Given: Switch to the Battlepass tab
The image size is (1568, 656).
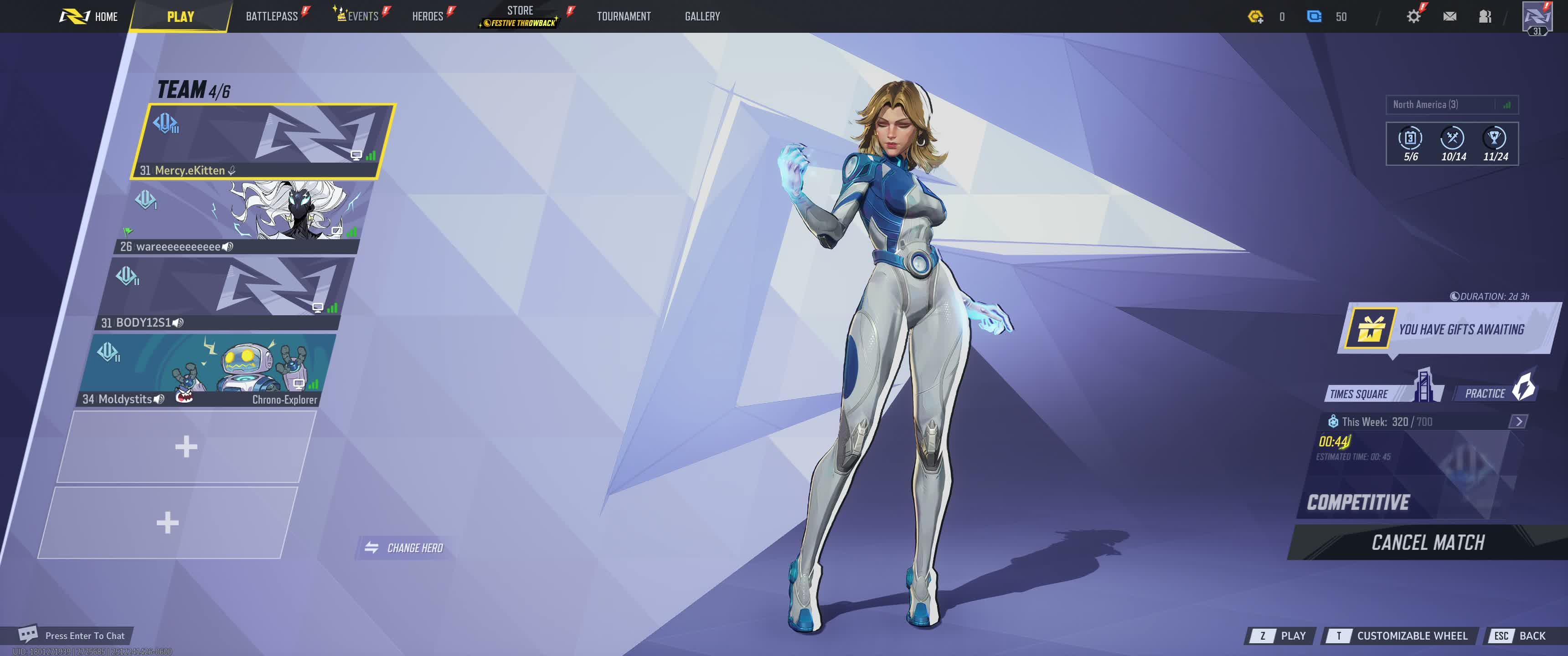Looking at the screenshot, I should click(272, 16).
